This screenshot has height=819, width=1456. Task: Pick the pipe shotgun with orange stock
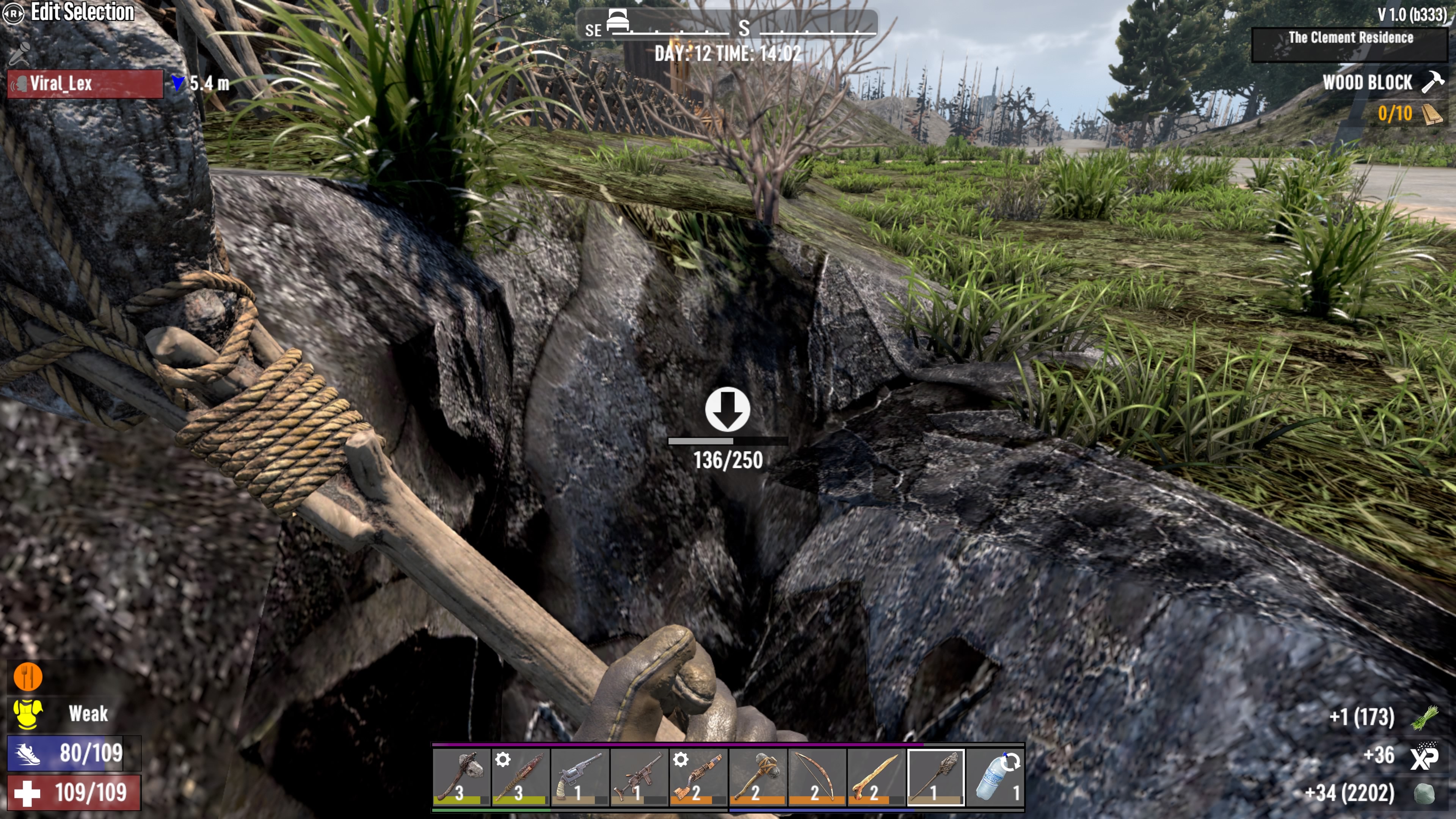pos(698,777)
